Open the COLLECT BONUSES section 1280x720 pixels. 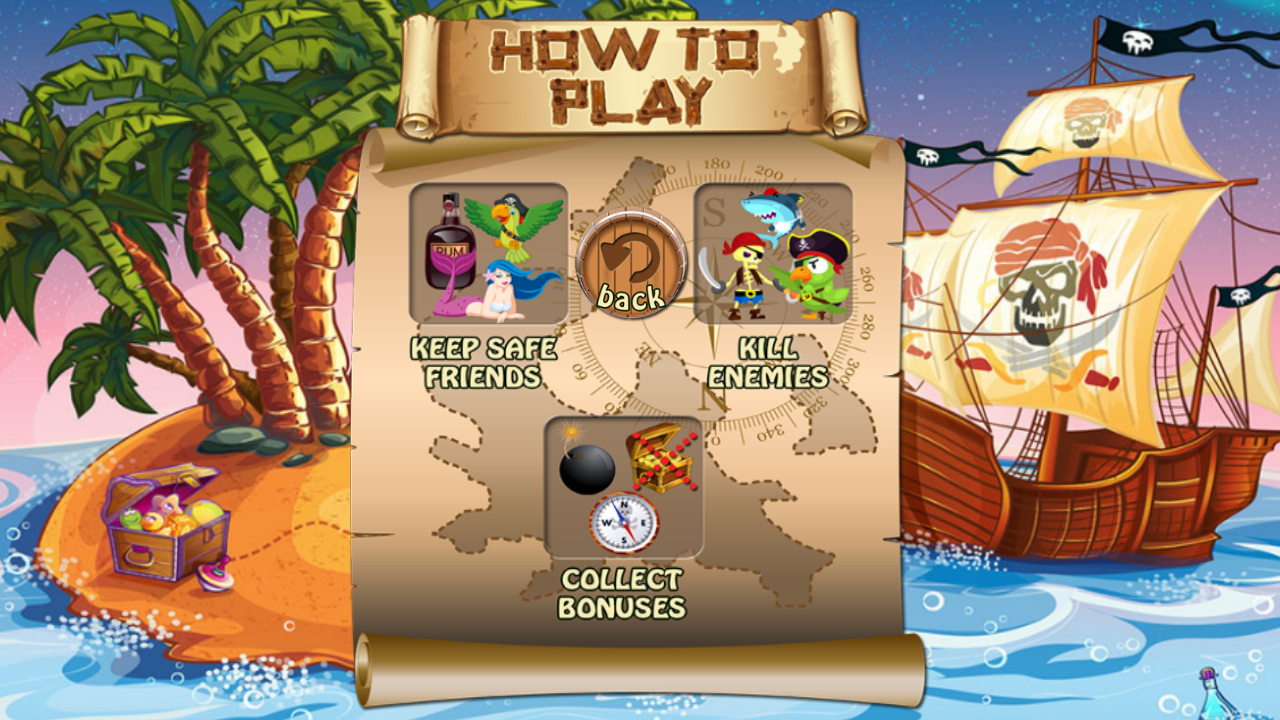623,591
